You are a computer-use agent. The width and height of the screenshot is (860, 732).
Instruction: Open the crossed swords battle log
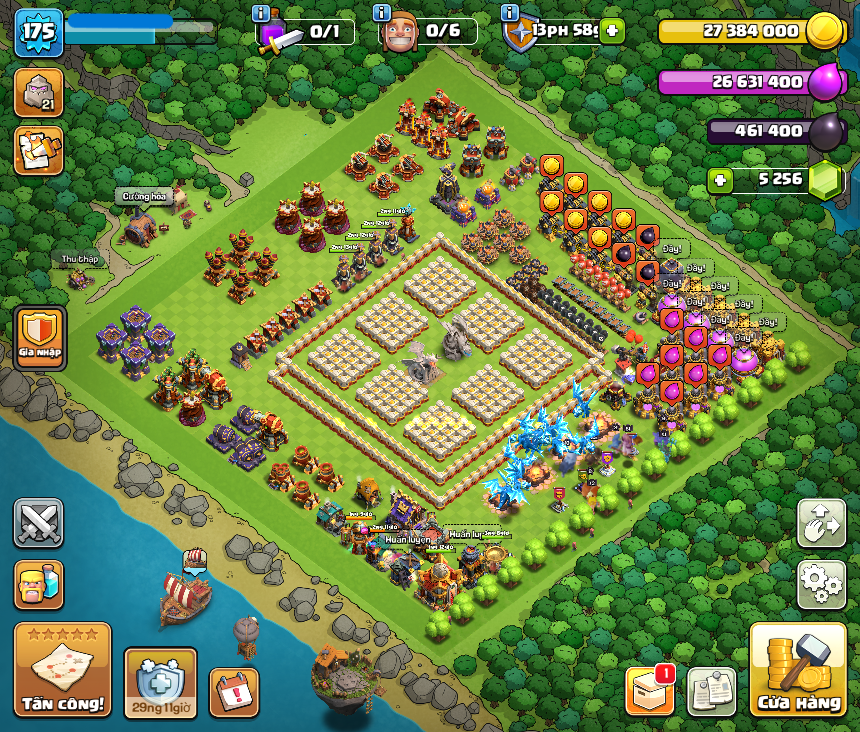[38, 523]
